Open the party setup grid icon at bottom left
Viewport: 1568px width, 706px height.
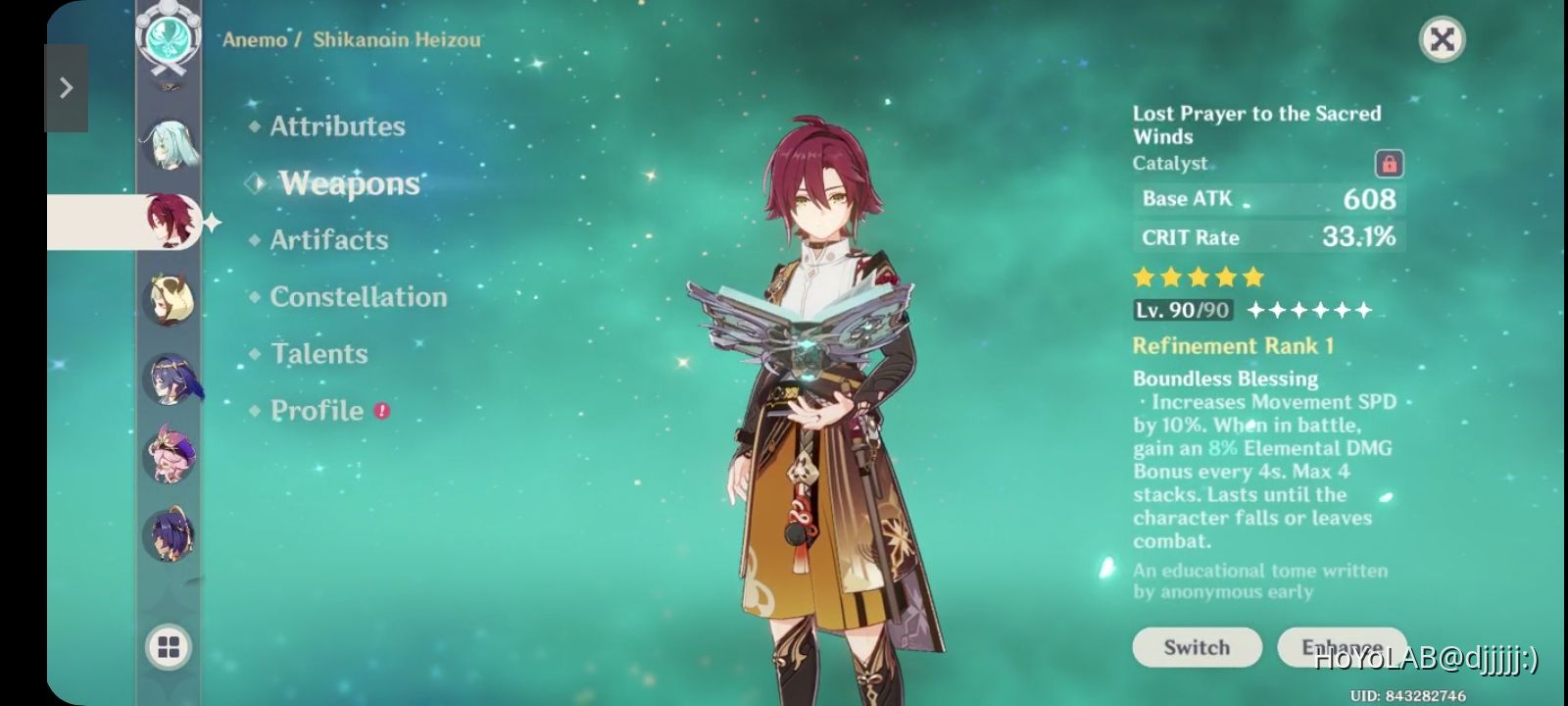169,644
